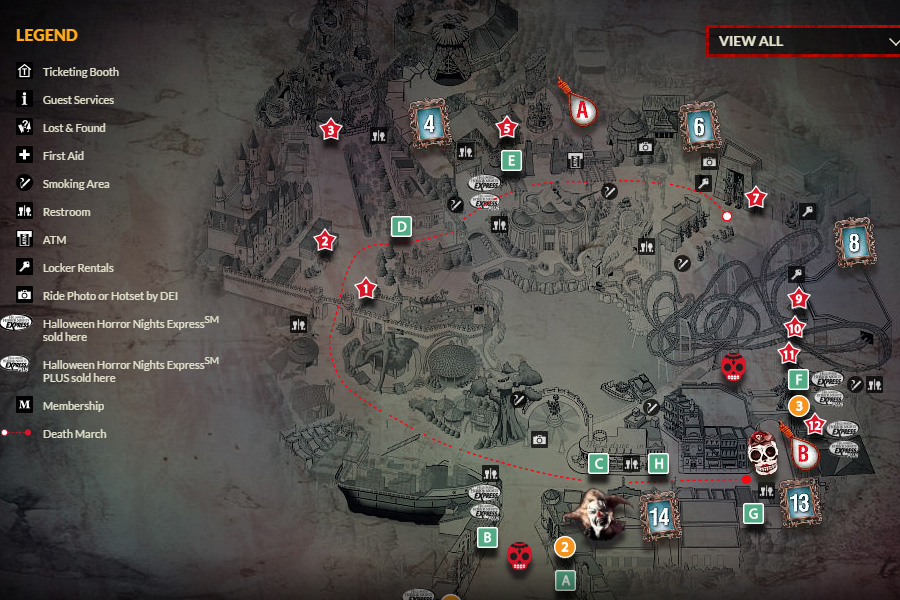The width and height of the screenshot is (900, 600).
Task: Select the red teardrop A marker
Action: point(582,108)
